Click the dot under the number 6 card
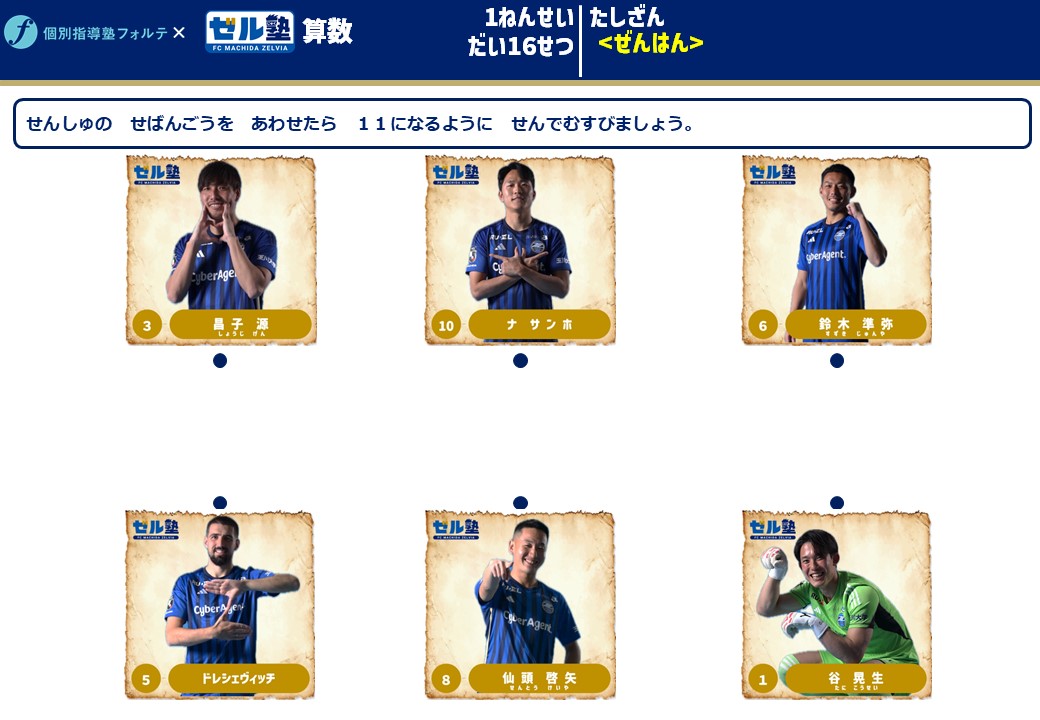The height and width of the screenshot is (720, 1040). [x=837, y=361]
